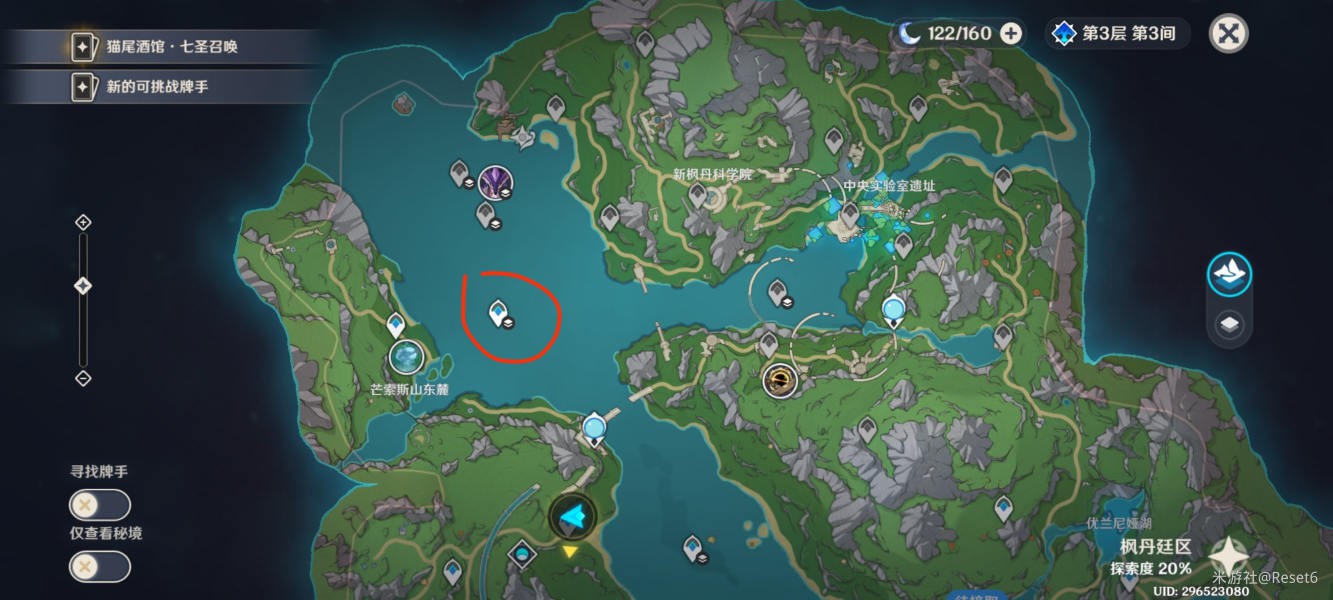Switch to the underground layers button
1333x600 pixels.
pyautogui.click(x=1229, y=324)
